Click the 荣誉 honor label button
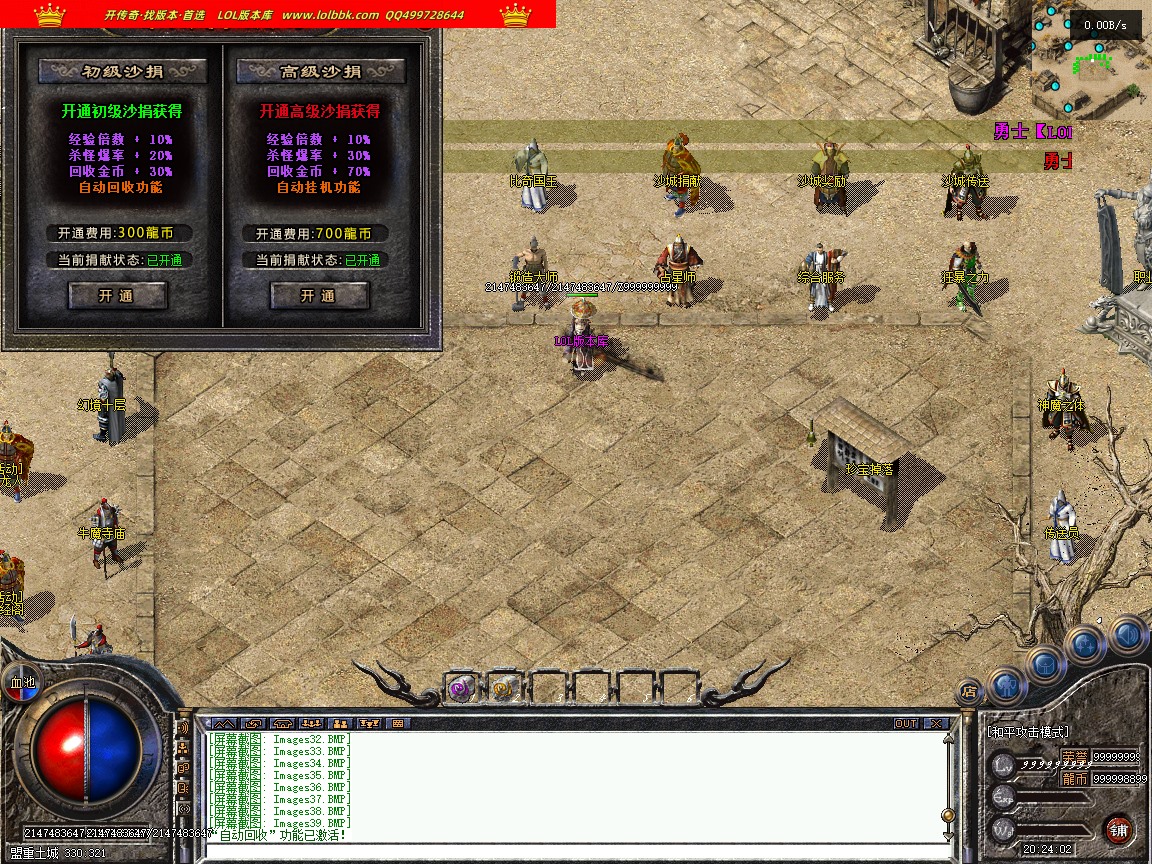 [1074, 757]
